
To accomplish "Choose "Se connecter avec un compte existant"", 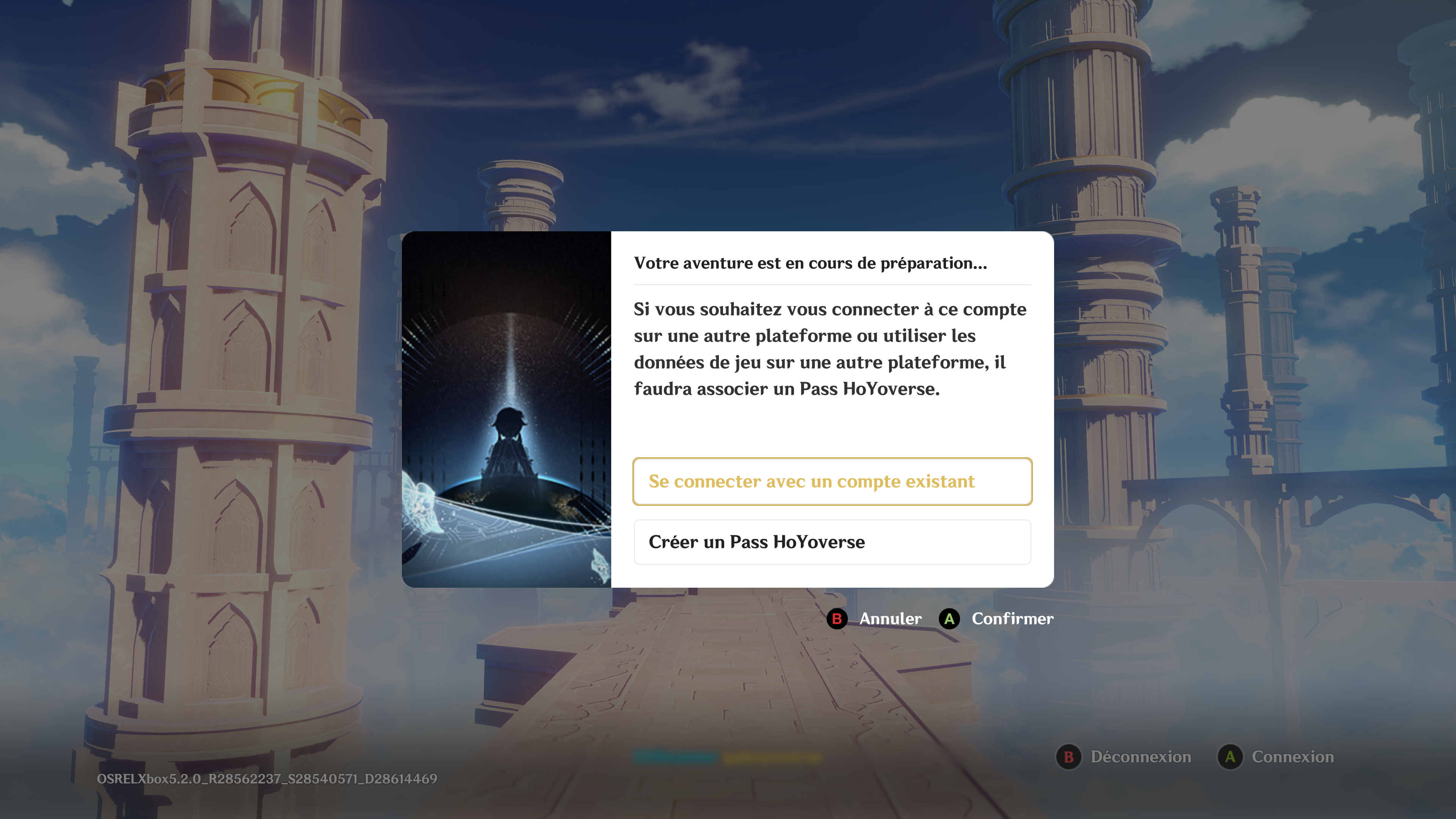I will 832,482.
